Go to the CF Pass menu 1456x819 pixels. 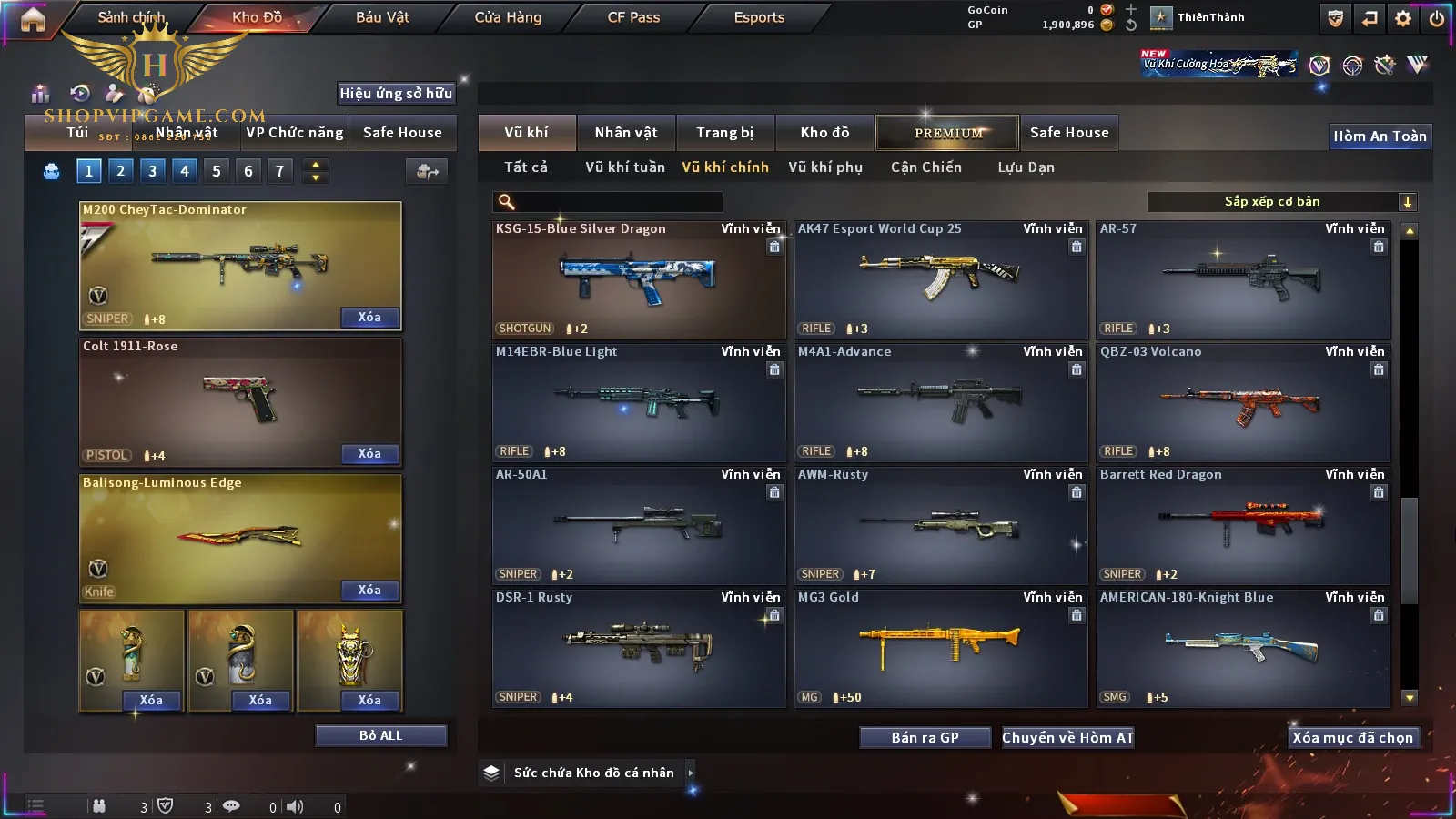pyautogui.click(x=633, y=17)
